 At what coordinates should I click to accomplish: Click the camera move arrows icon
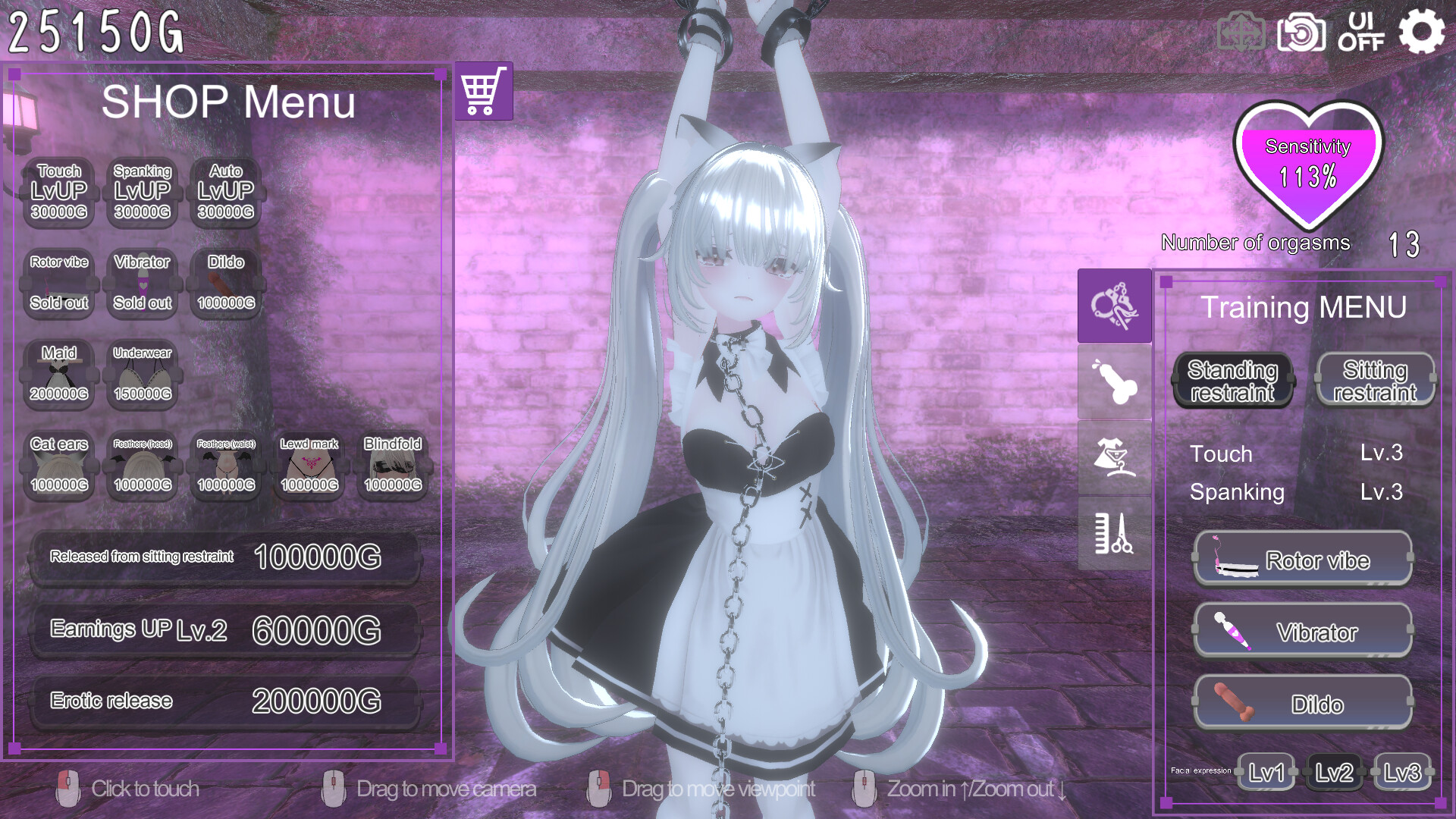coord(1242,32)
